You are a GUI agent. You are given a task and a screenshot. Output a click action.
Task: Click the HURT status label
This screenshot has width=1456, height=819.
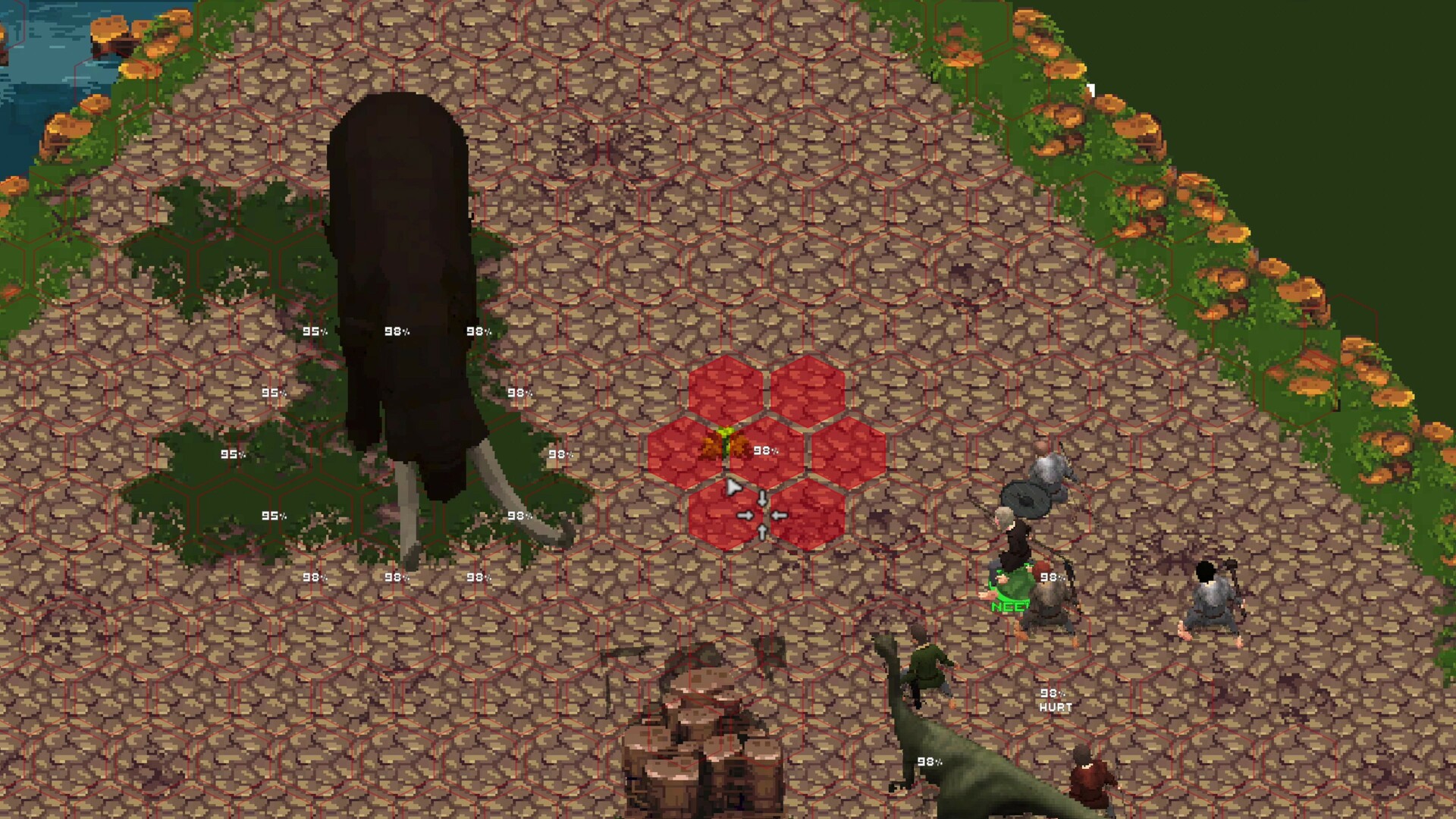coord(1057,707)
